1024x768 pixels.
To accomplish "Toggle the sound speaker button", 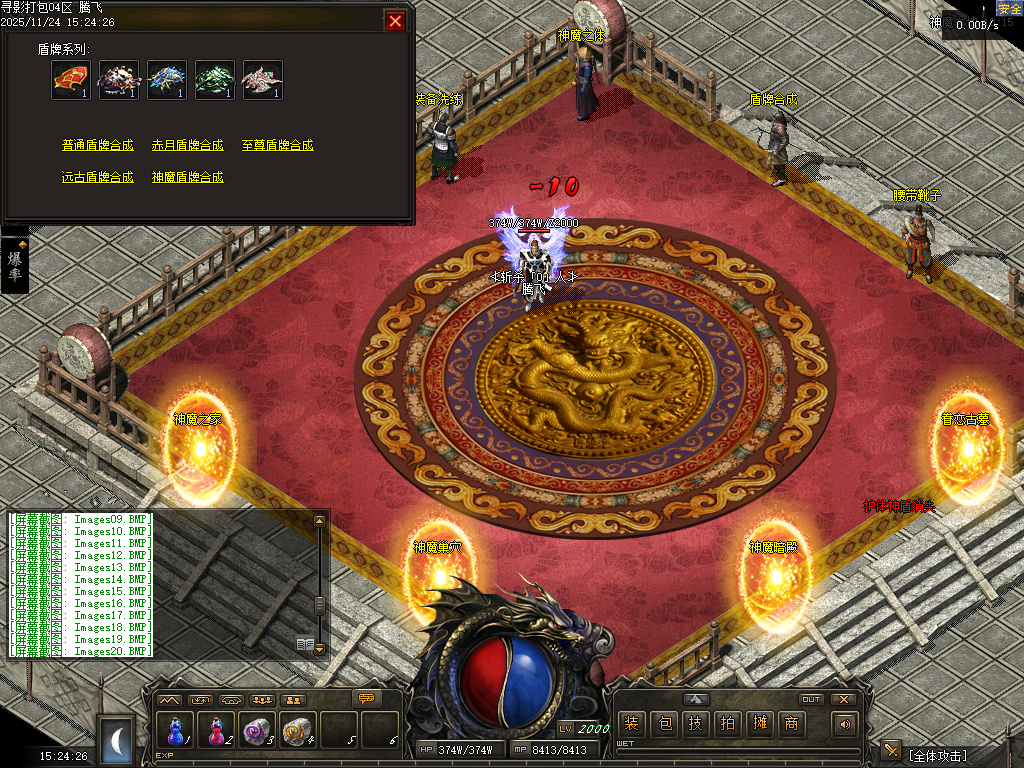I will (x=846, y=724).
